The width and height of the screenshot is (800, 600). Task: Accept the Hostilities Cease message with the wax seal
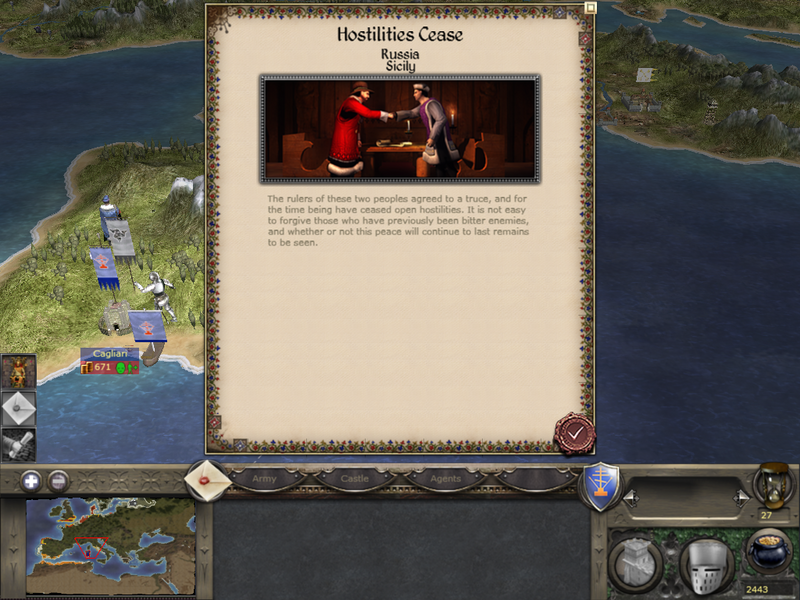point(574,432)
